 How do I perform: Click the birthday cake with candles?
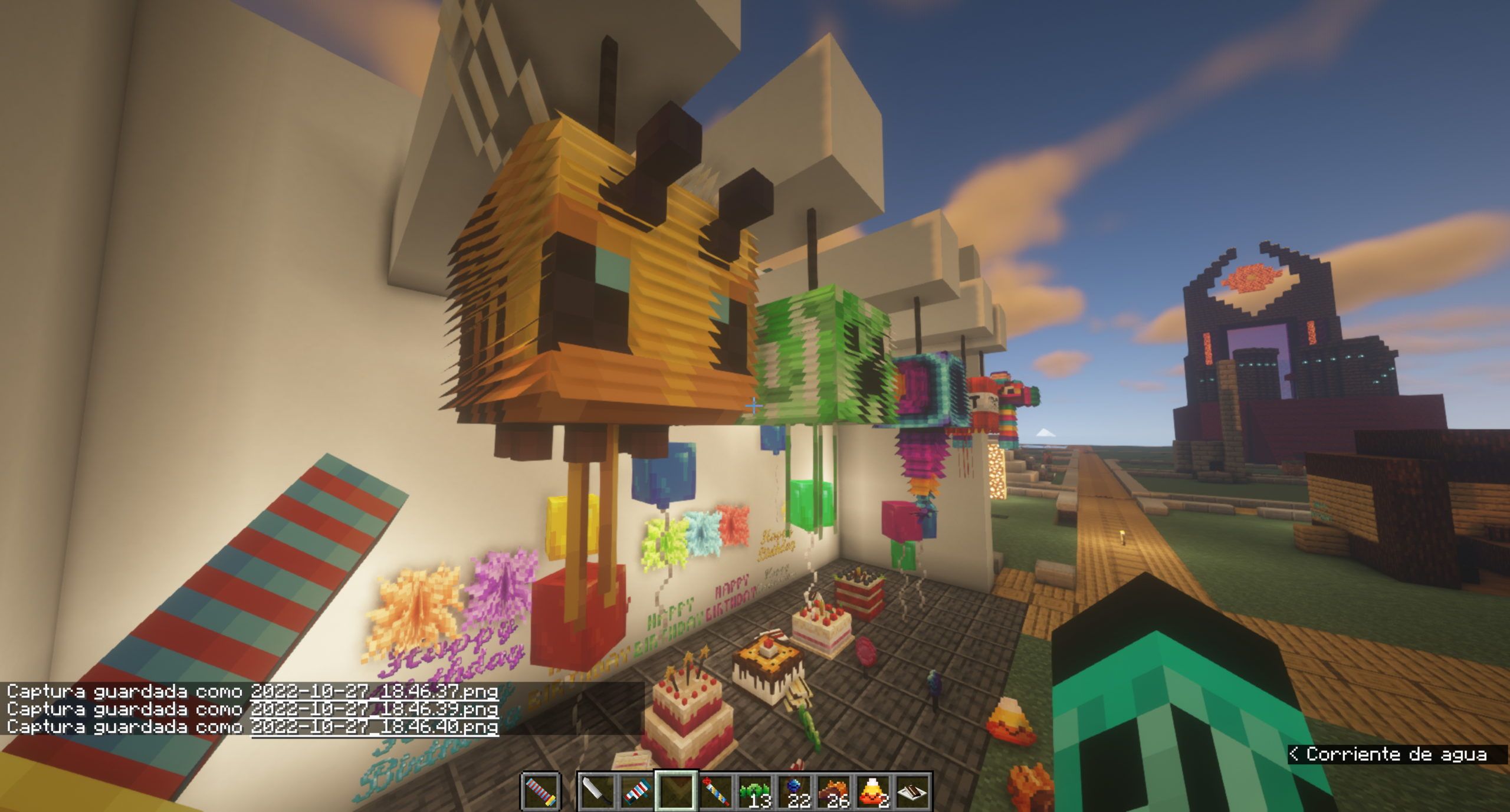click(x=687, y=702)
